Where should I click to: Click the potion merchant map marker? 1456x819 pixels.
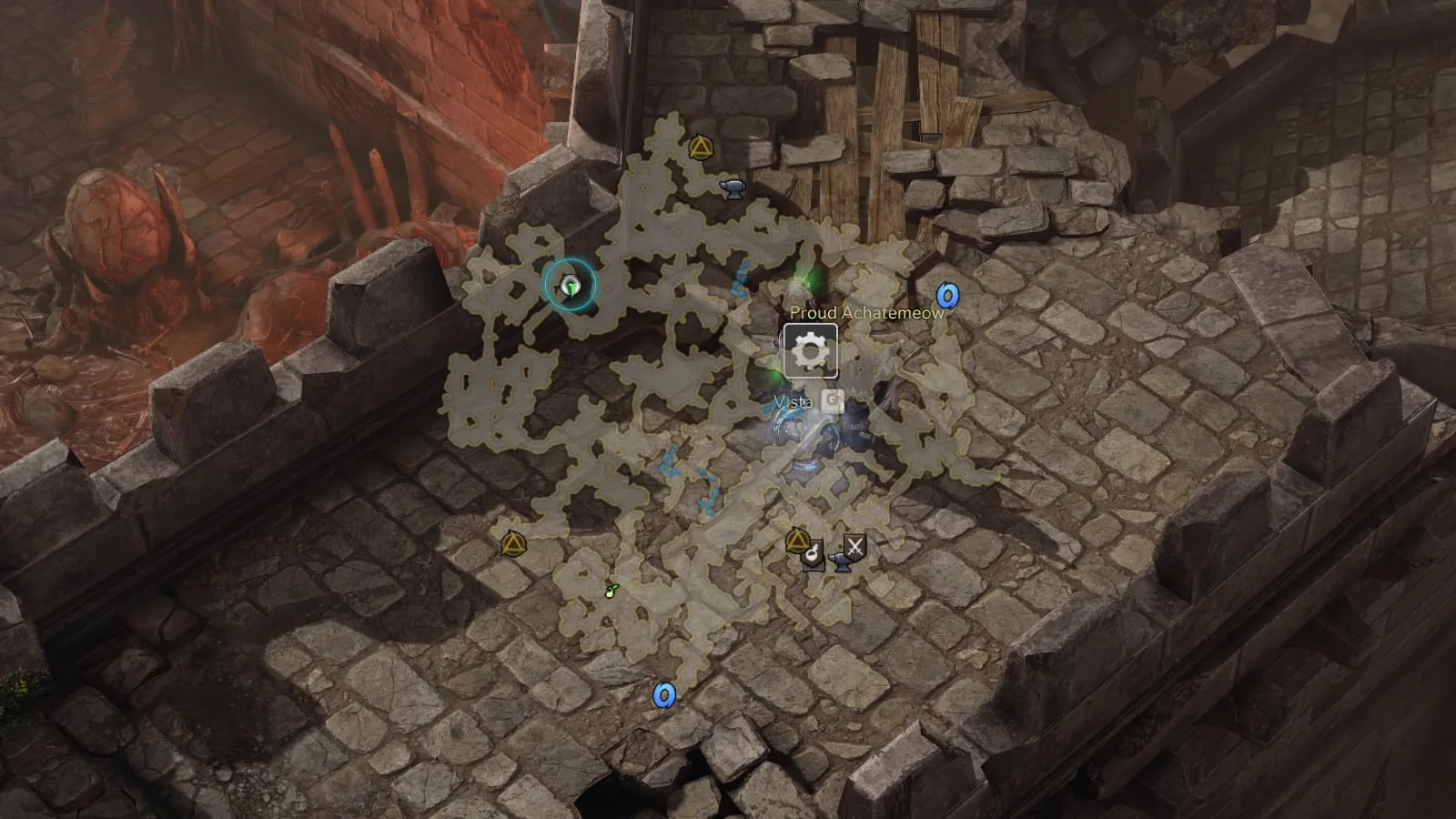813,554
